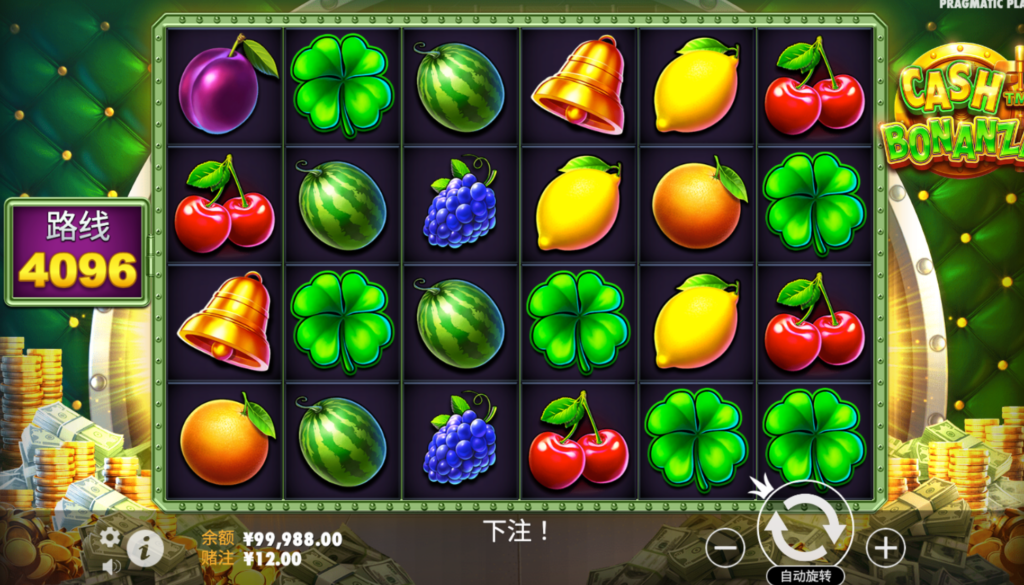This screenshot has width=1024, height=585.
Task: Open the settings gear icon
Action: (110, 538)
